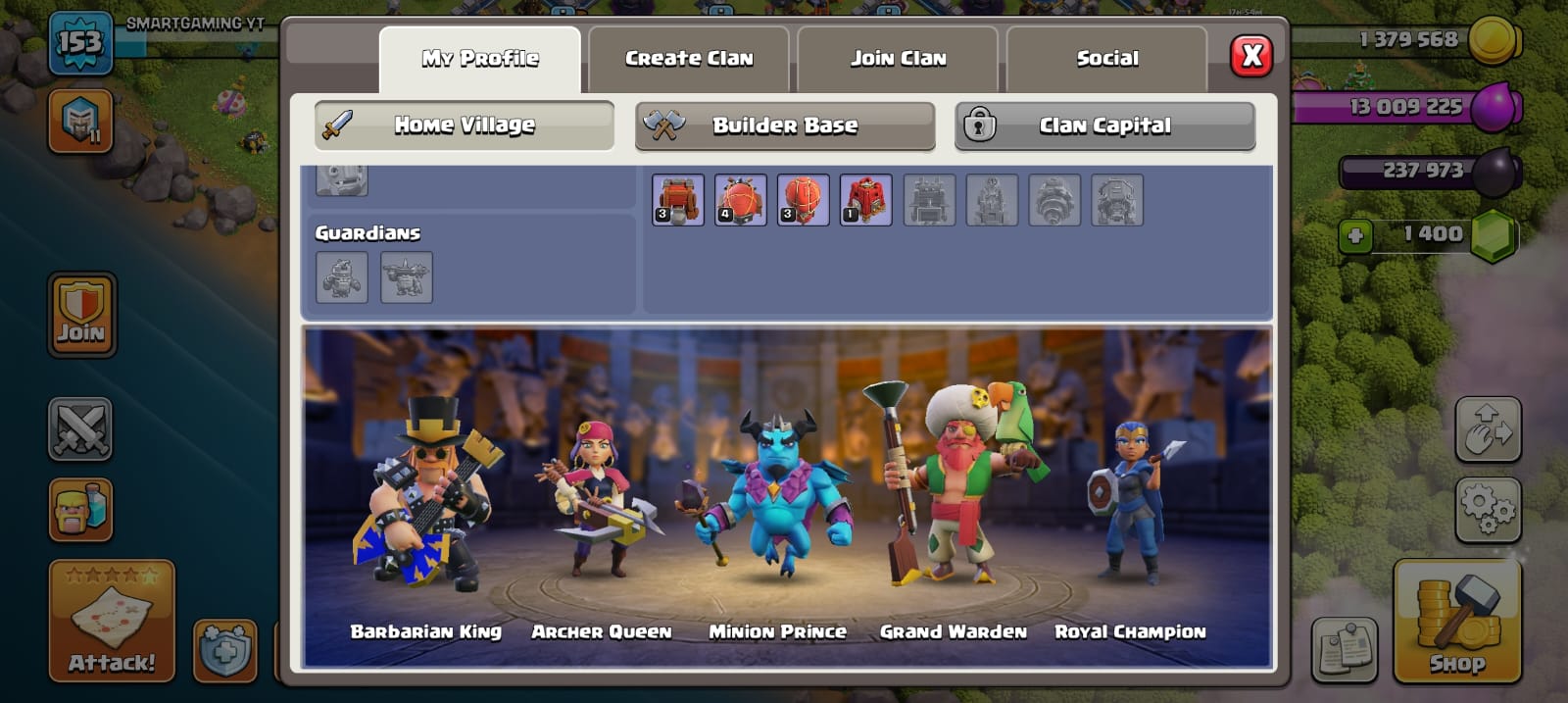The image size is (1568, 703).
Task: Click the Join clan shield button
Action: click(x=81, y=314)
